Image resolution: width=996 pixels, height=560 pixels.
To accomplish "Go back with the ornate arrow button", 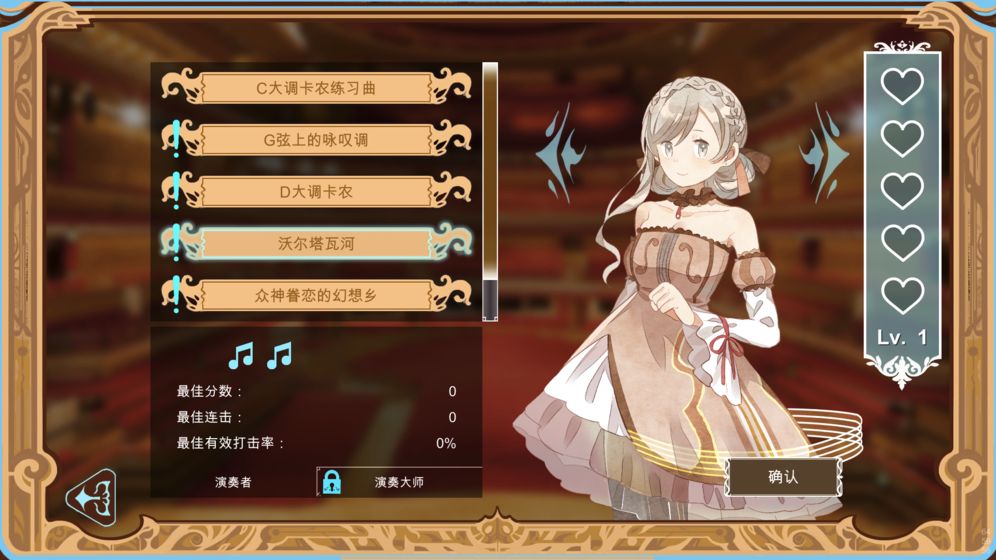I will (91, 494).
